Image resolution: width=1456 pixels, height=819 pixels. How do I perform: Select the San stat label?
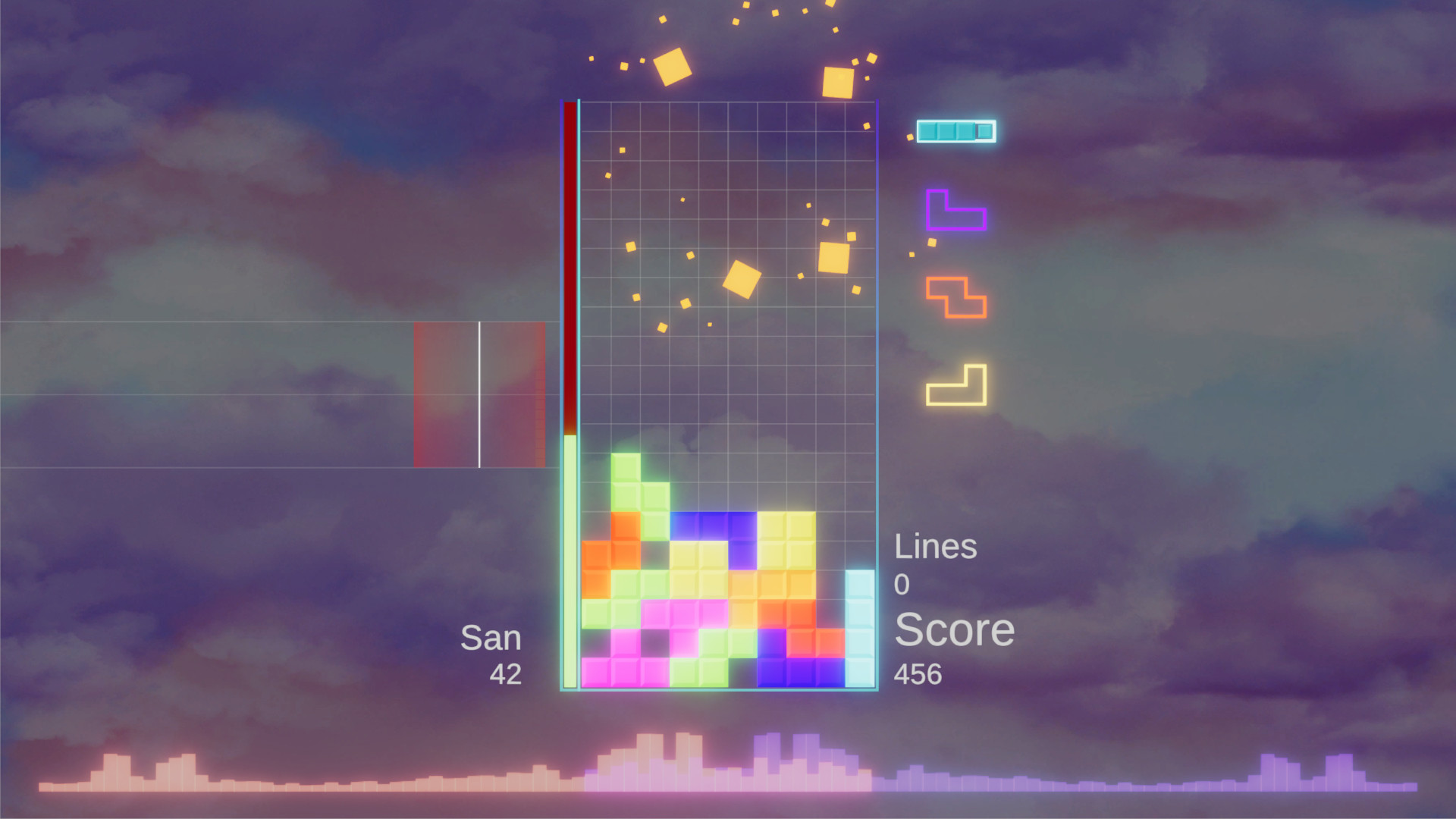point(491,637)
